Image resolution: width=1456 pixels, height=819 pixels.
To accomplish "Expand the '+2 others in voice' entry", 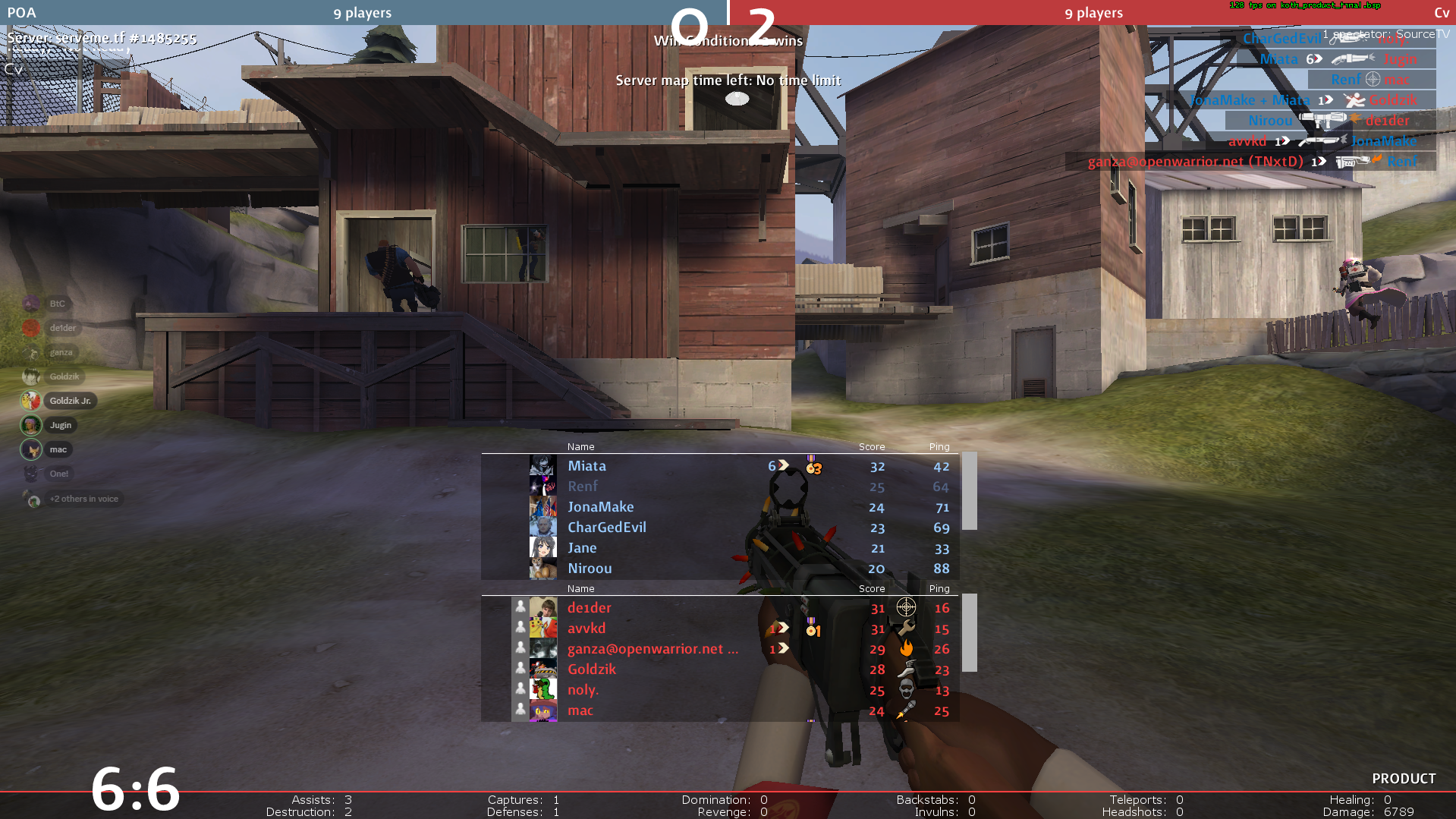I will pos(83,499).
